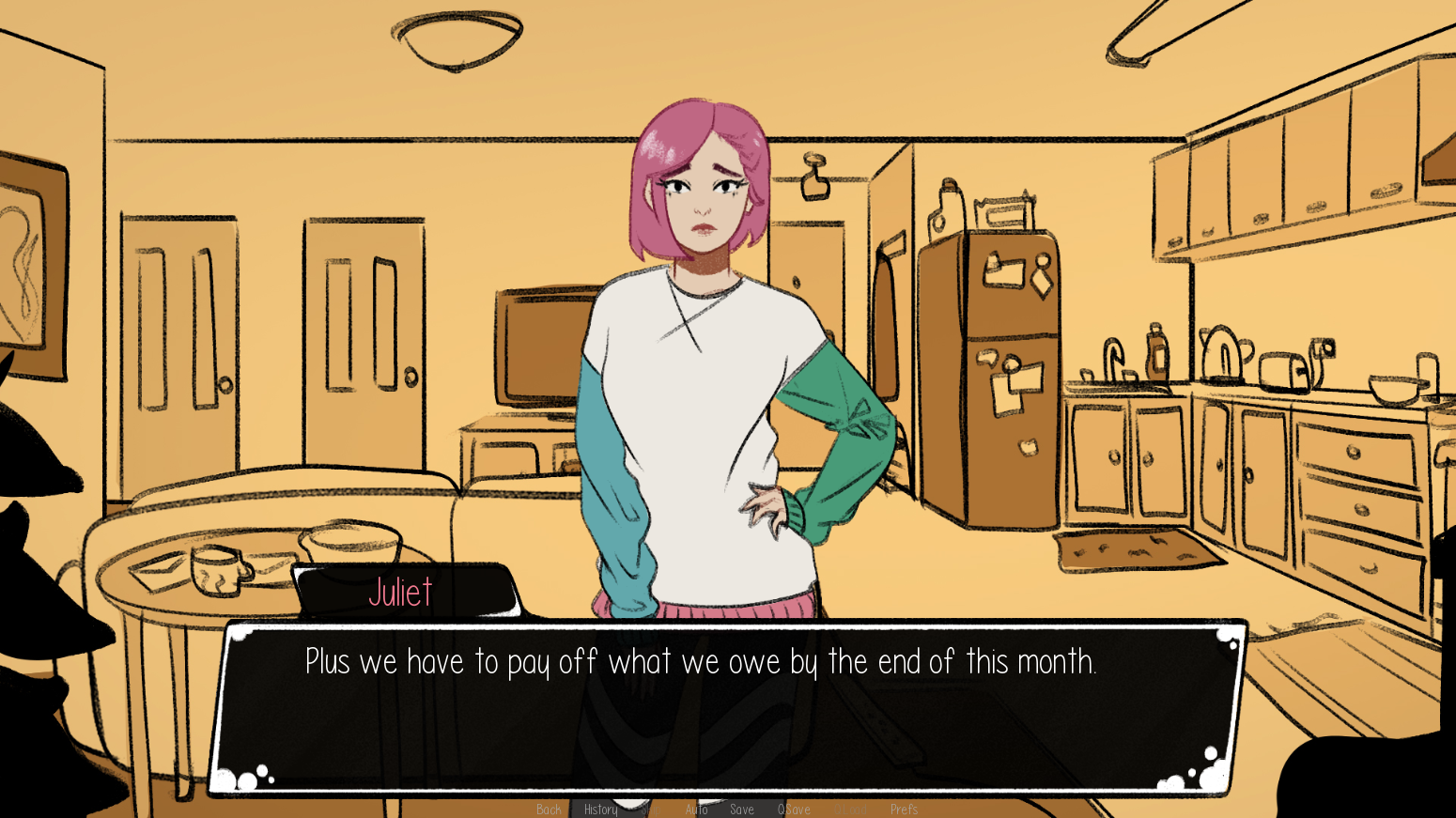
Task: Quick load with QLoad
Action: [x=850, y=810]
